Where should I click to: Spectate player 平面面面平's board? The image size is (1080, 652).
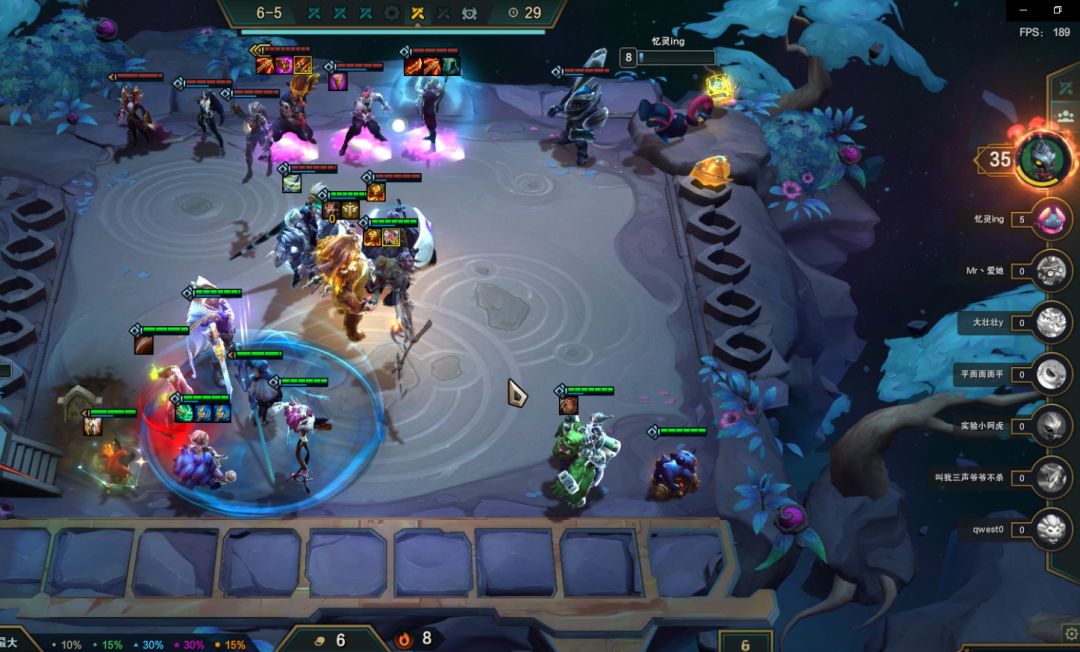point(1050,374)
